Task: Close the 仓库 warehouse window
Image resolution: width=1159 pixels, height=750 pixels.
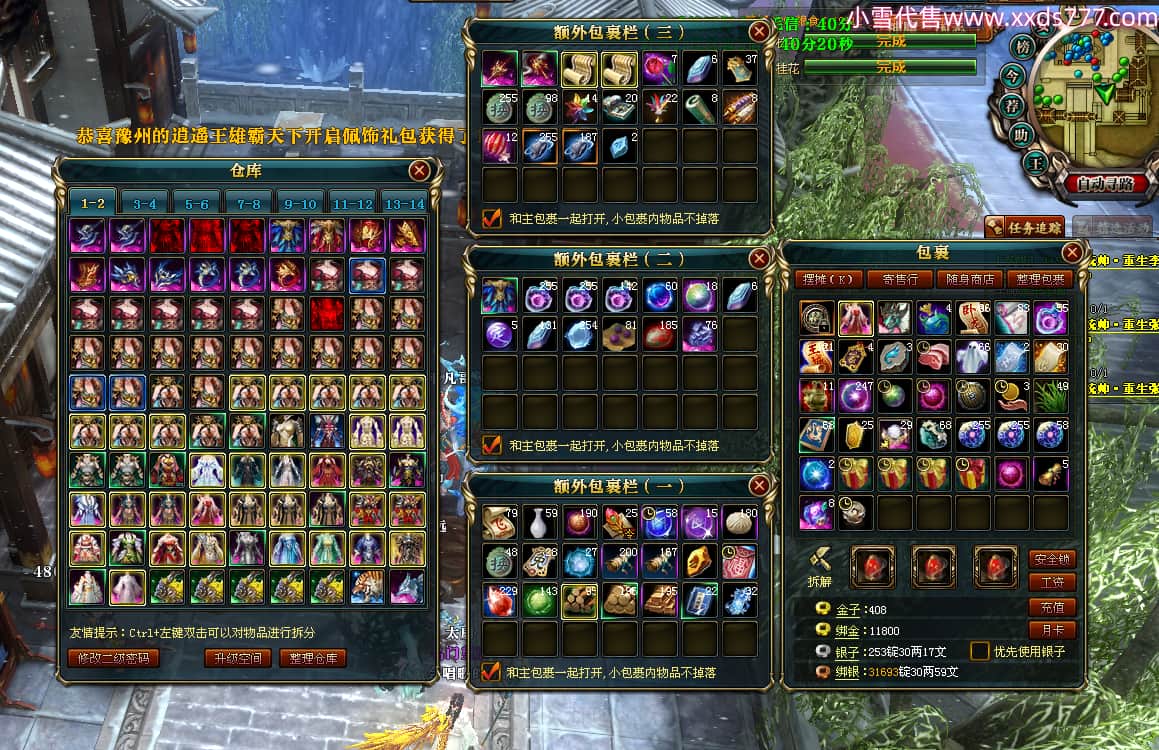Action: 419,171
